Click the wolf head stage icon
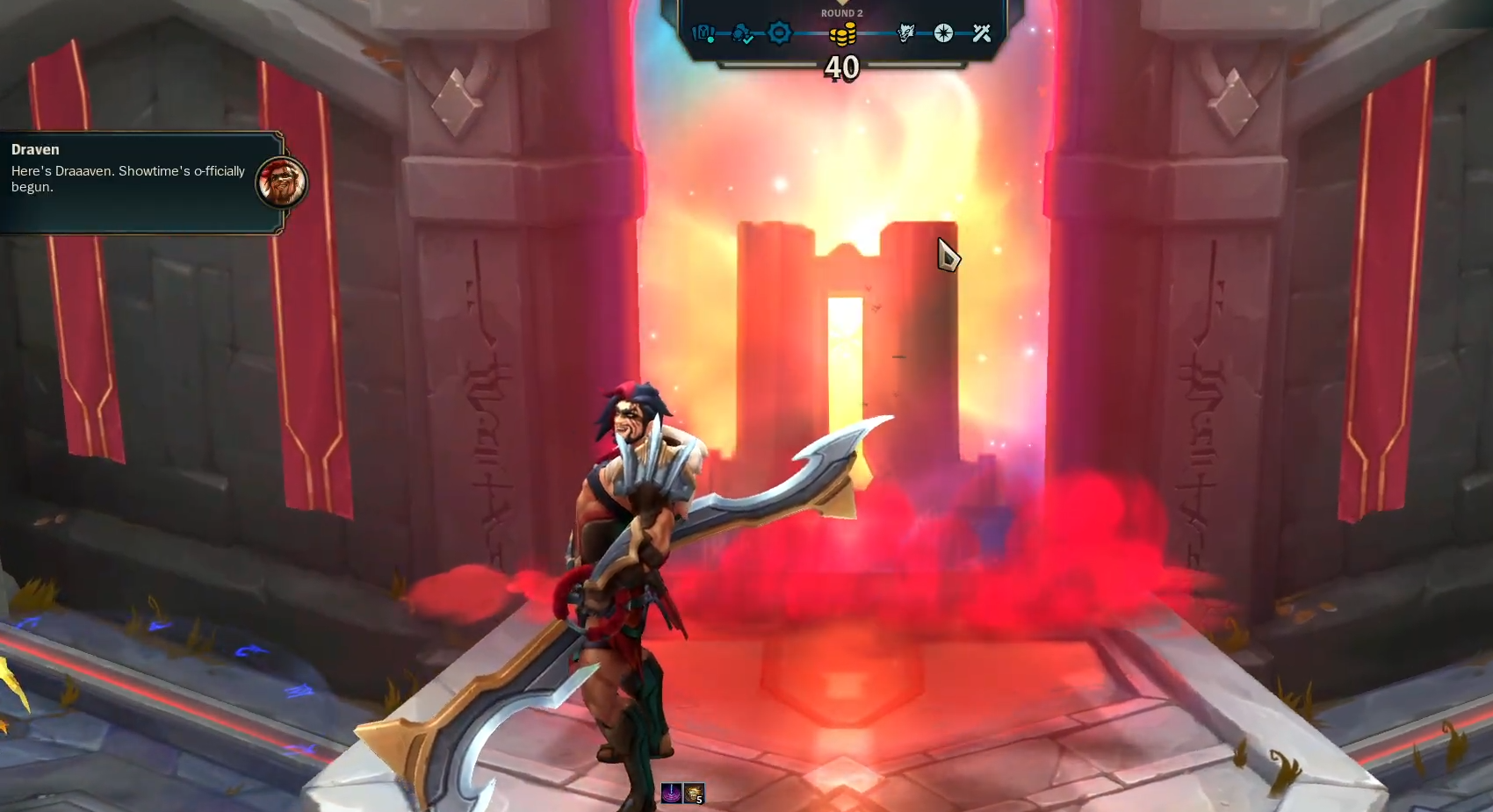The width and height of the screenshot is (1493, 812). (x=905, y=33)
